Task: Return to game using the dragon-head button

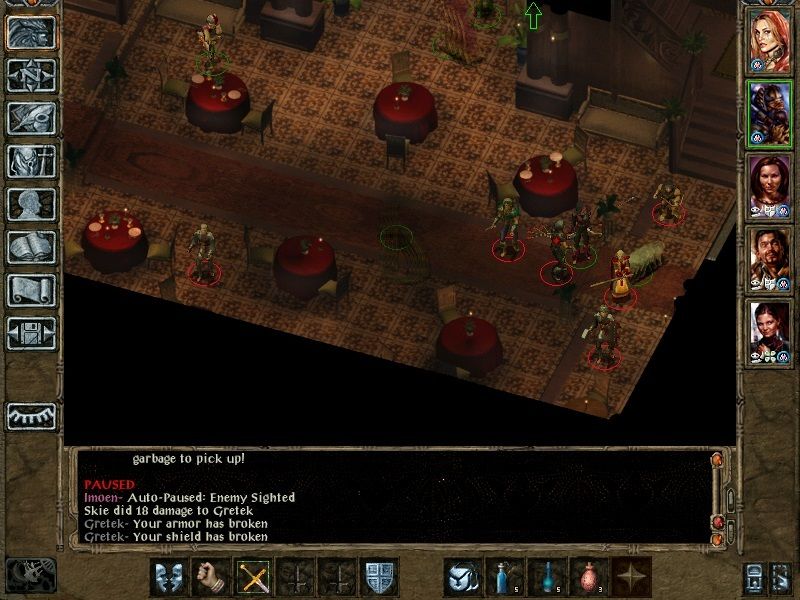Action: (x=31, y=31)
